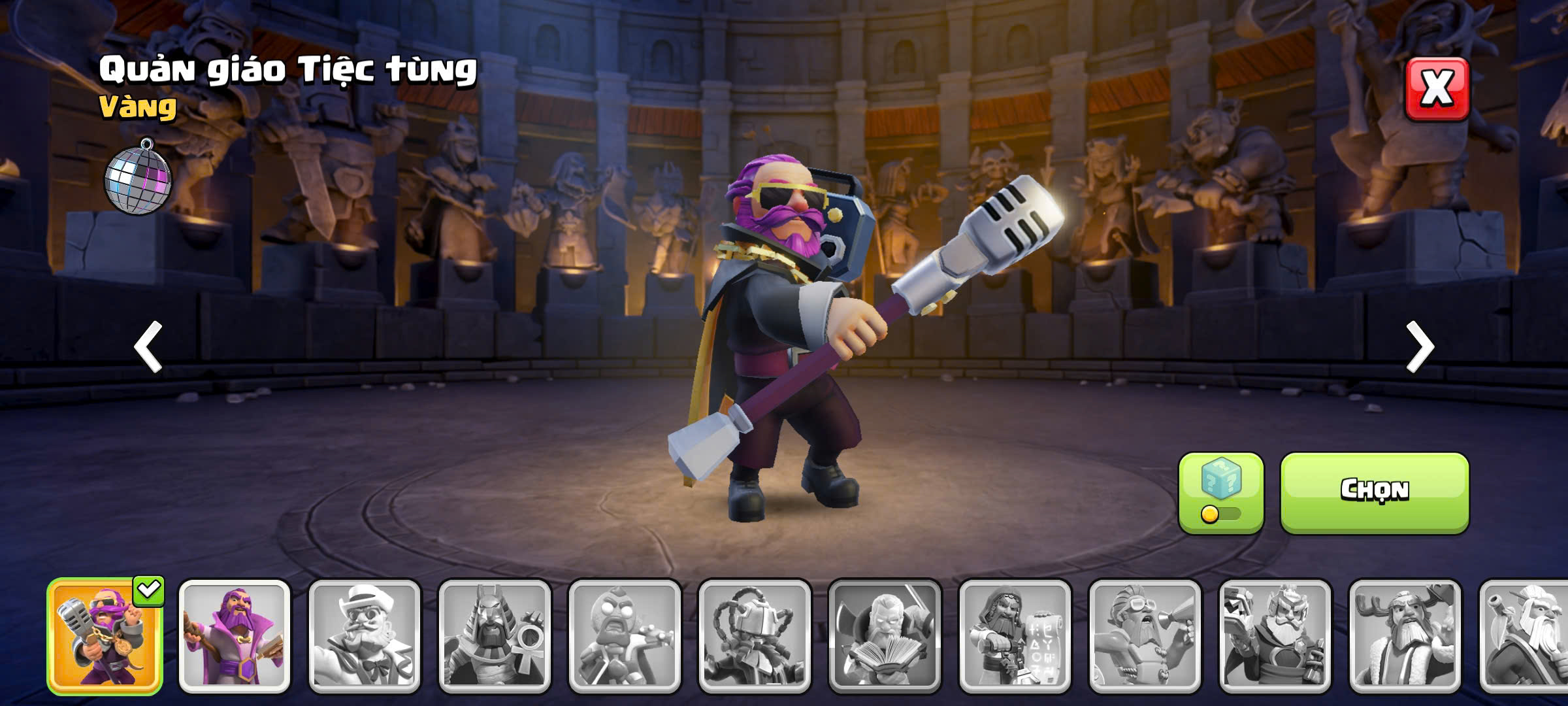Tap the disco ball icon
This screenshot has width=1568, height=706.
(138, 178)
